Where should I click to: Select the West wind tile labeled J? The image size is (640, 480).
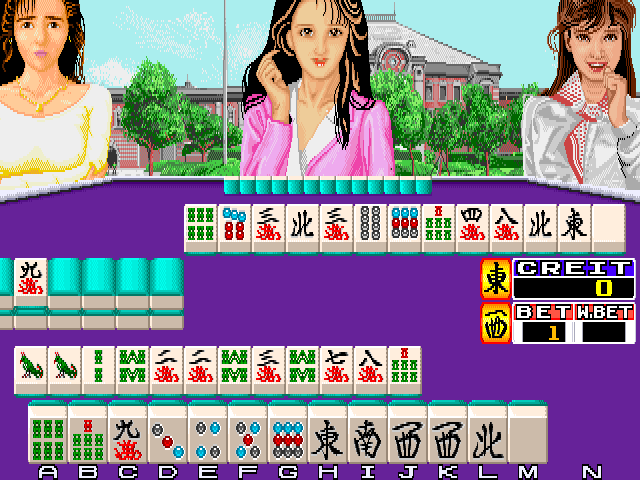pyautogui.click(x=407, y=434)
